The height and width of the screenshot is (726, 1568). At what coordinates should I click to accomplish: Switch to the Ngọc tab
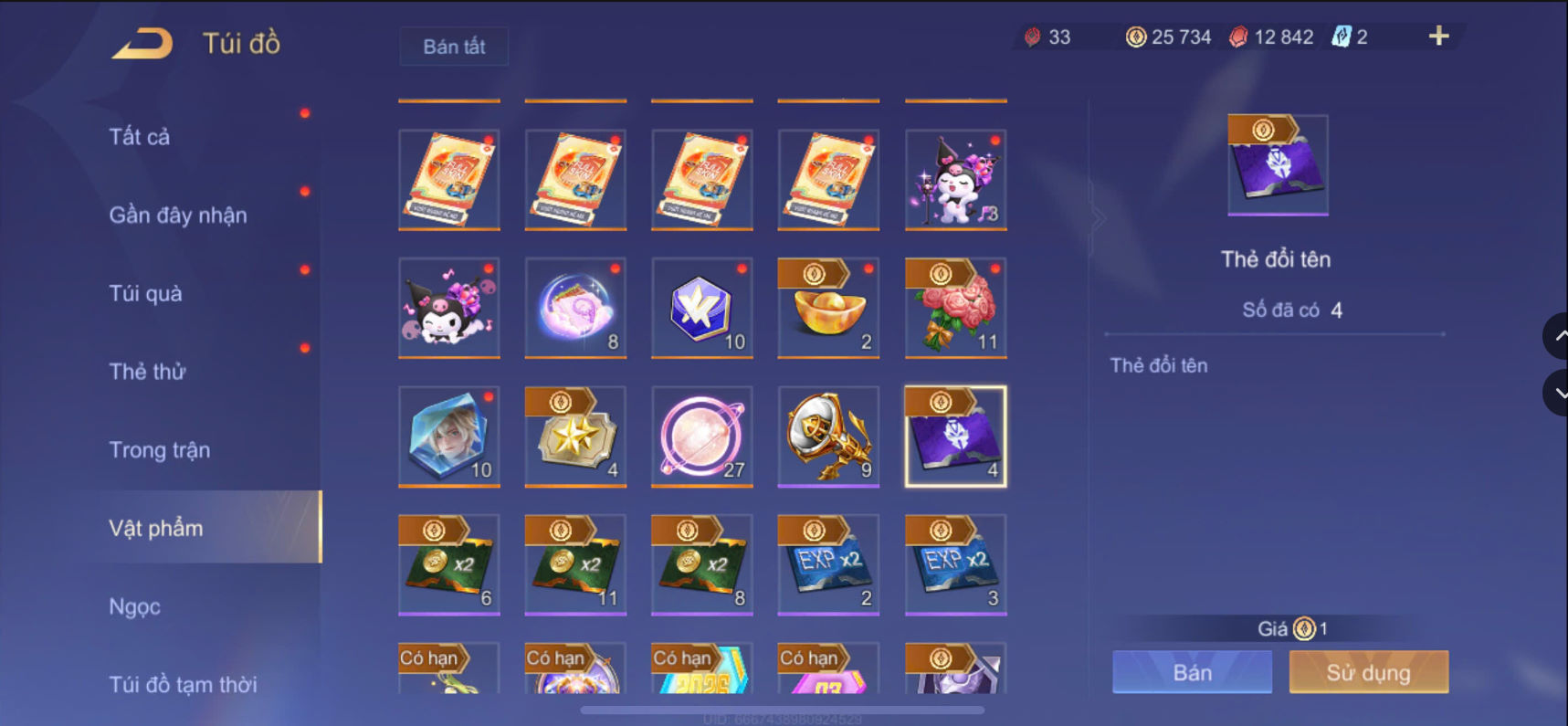click(x=134, y=605)
